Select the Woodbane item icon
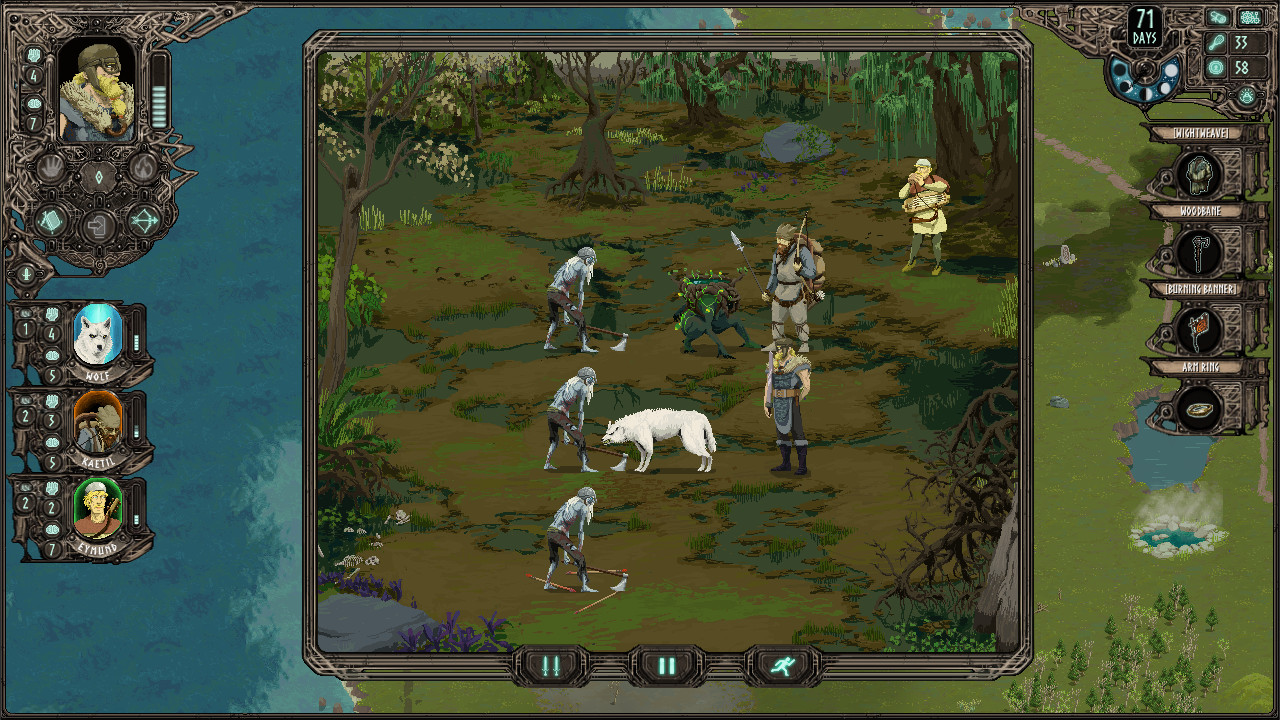 [1203, 252]
